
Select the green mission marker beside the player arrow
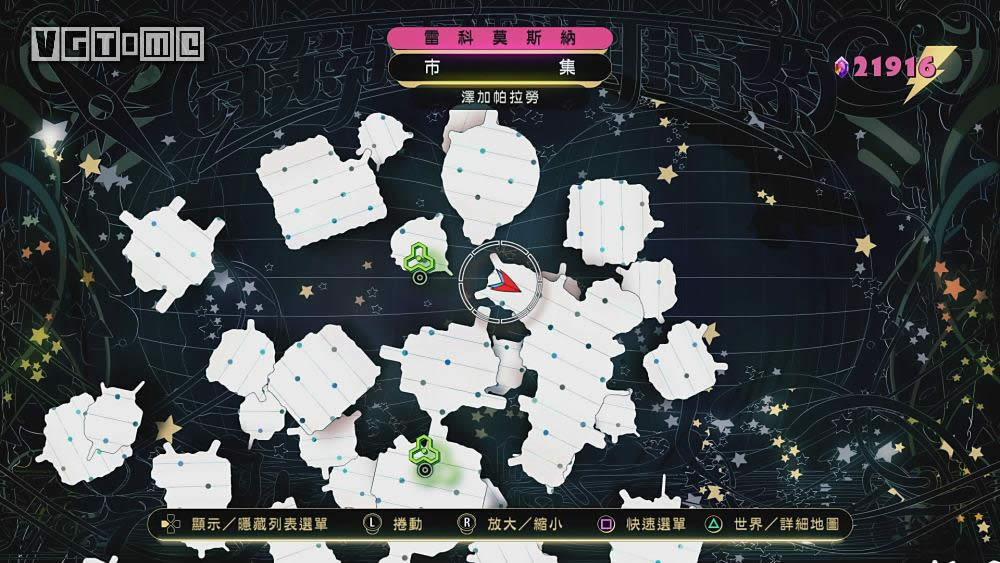[x=418, y=258]
